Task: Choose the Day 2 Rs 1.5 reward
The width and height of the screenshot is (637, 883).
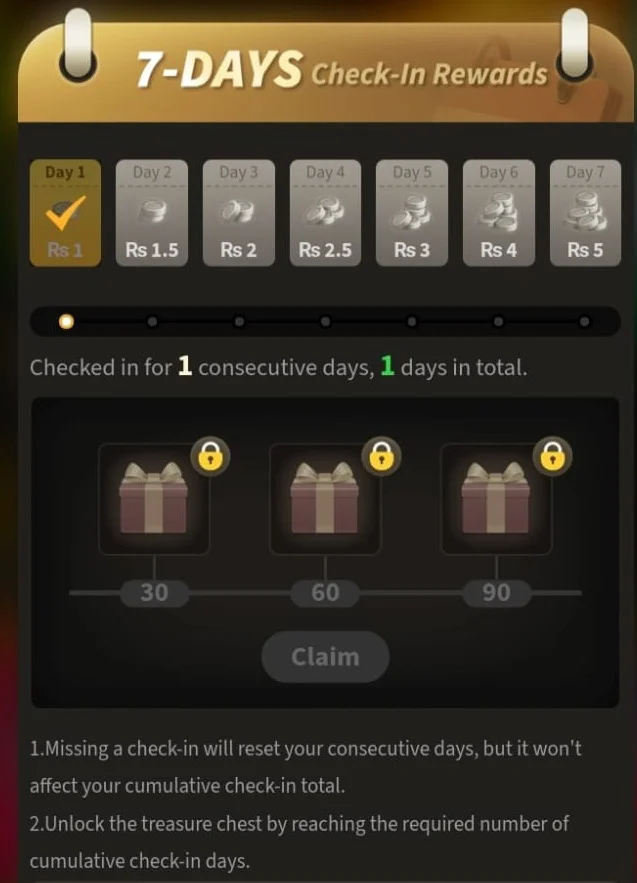Action: (x=152, y=213)
